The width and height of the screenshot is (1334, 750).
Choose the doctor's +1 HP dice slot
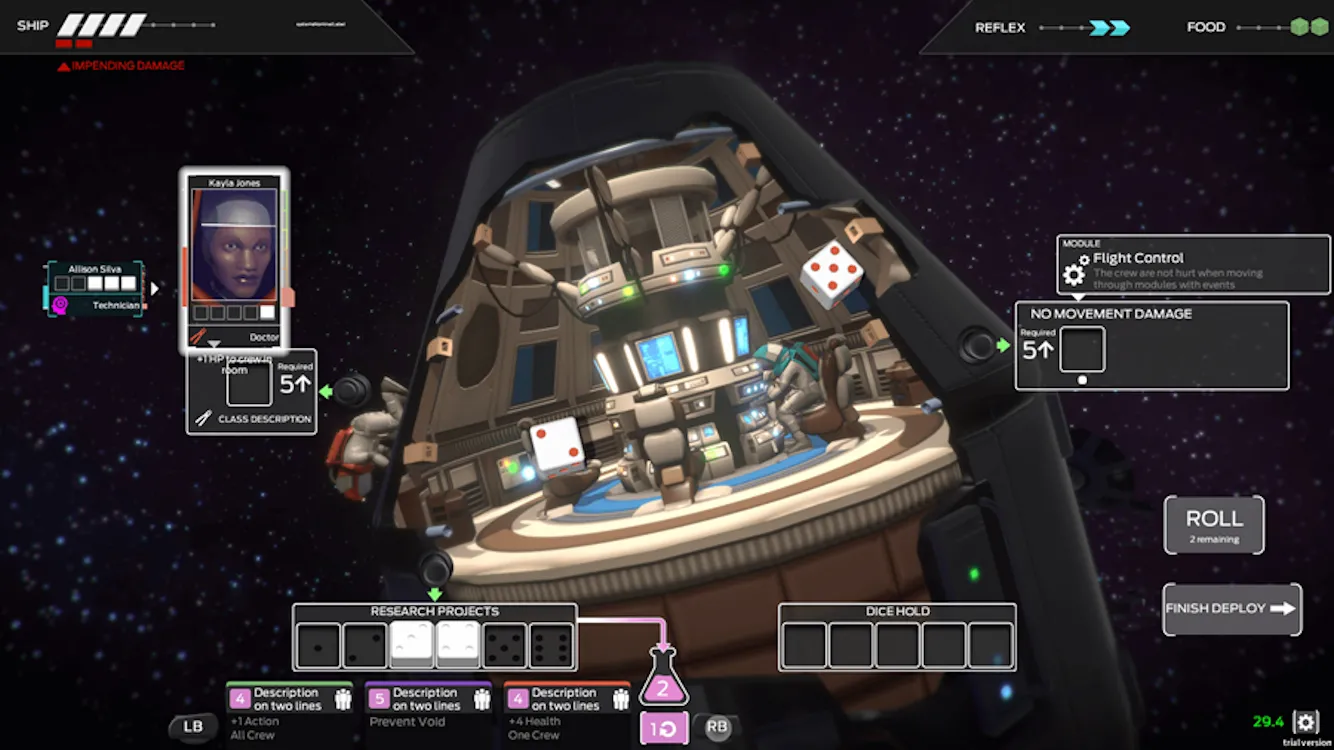249,385
